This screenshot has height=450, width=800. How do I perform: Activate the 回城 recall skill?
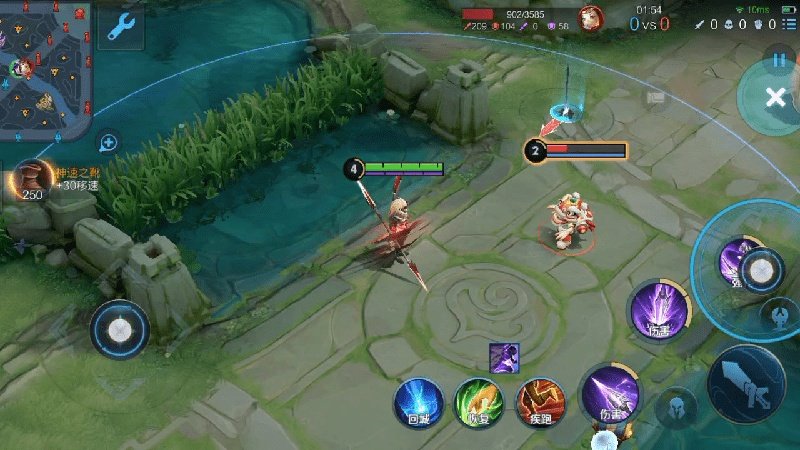pos(417,402)
